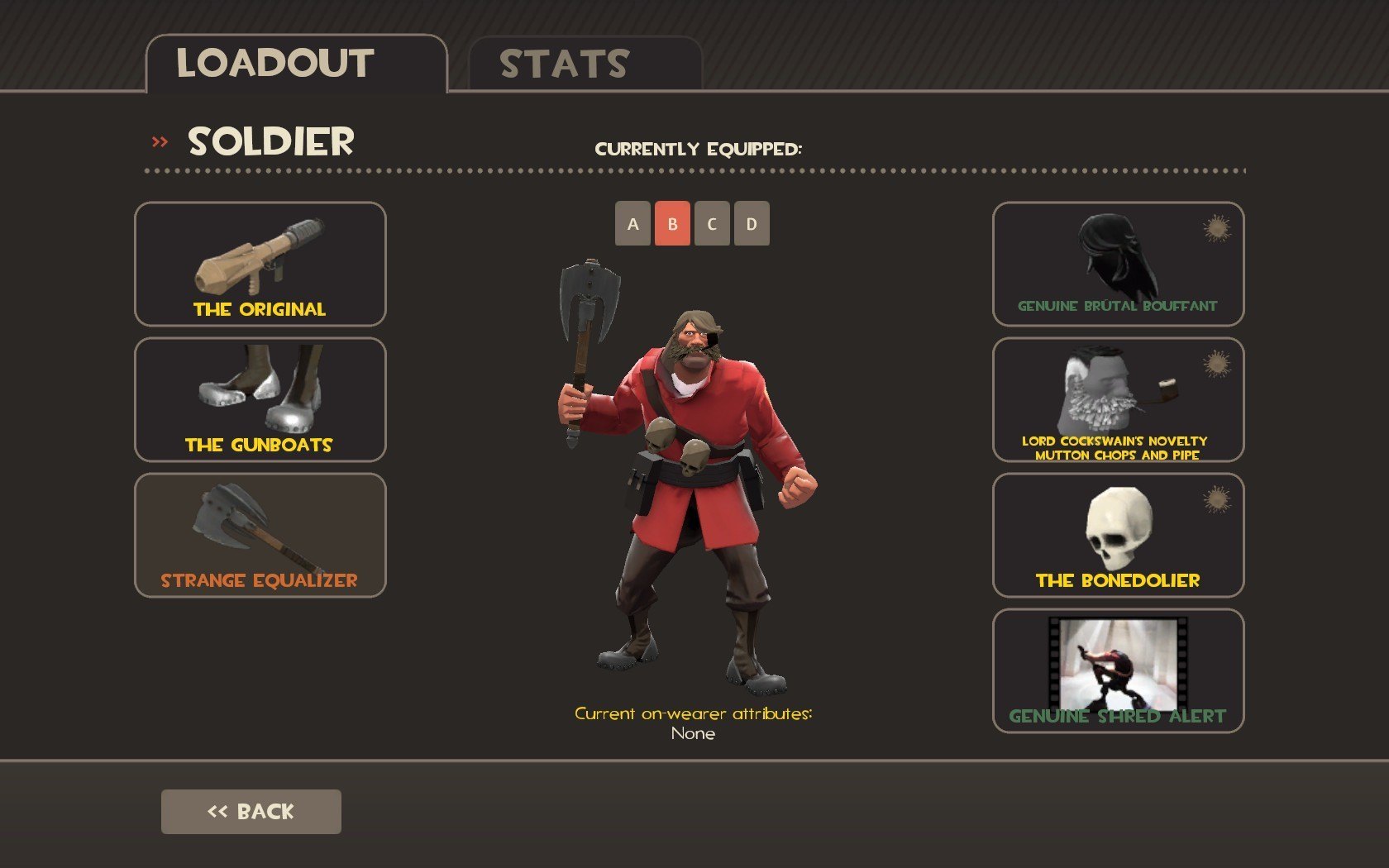1389x868 pixels.
Task: Choose loadout preset C
Action: click(x=712, y=223)
